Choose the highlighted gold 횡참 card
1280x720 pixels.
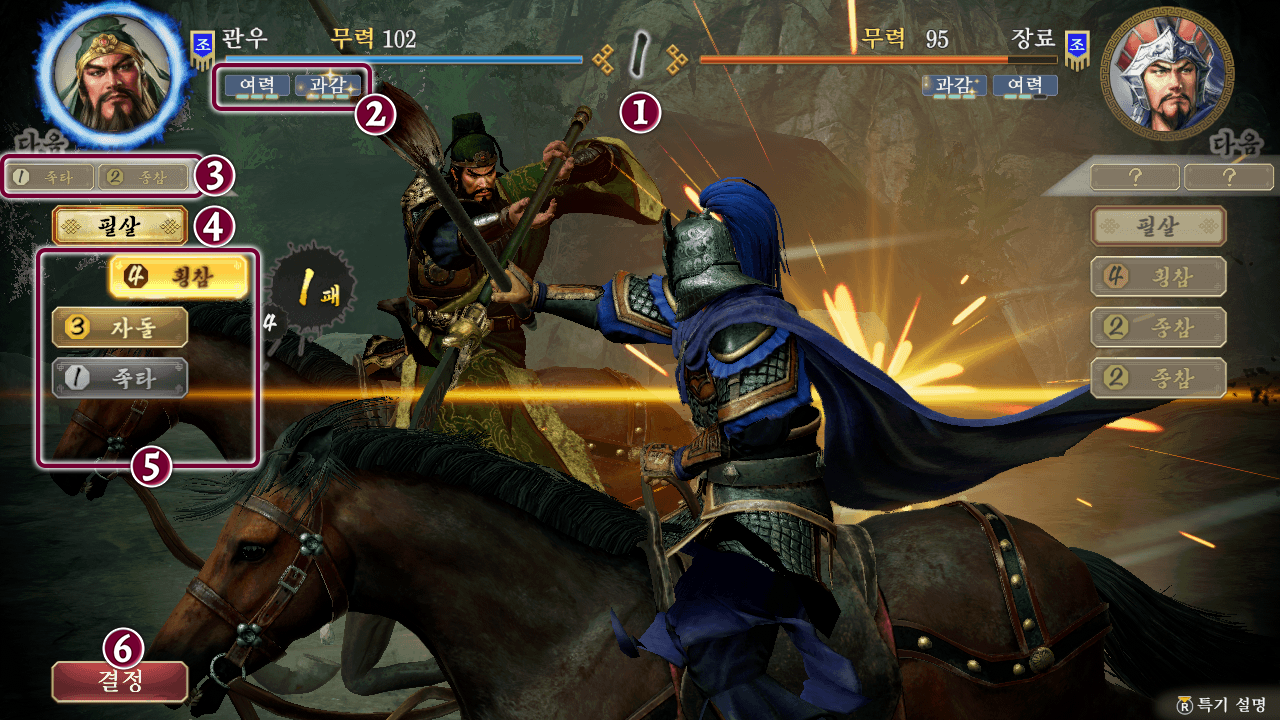click(x=177, y=278)
